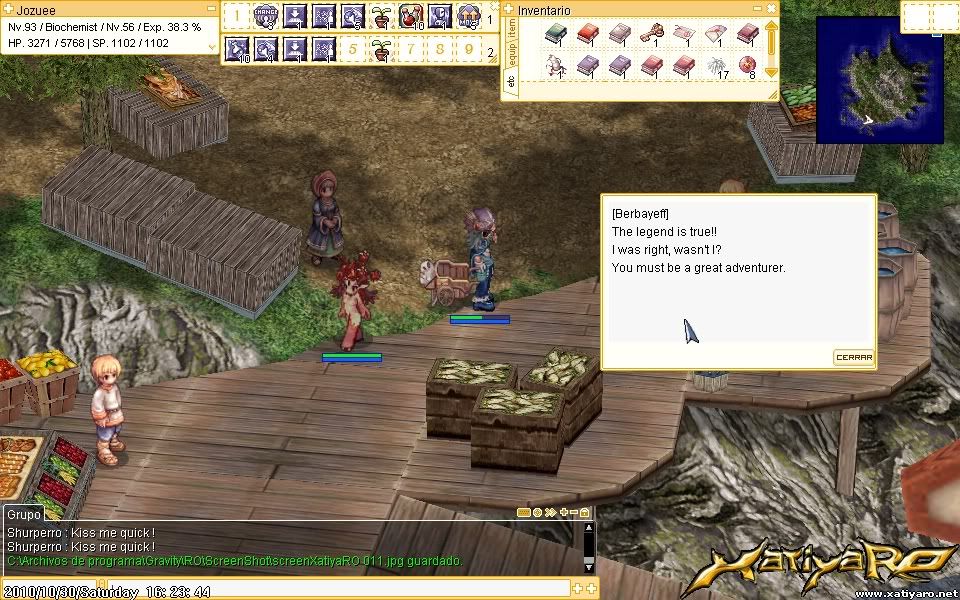
Task: Activate the Change skill in hotbar
Action: tap(265, 16)
